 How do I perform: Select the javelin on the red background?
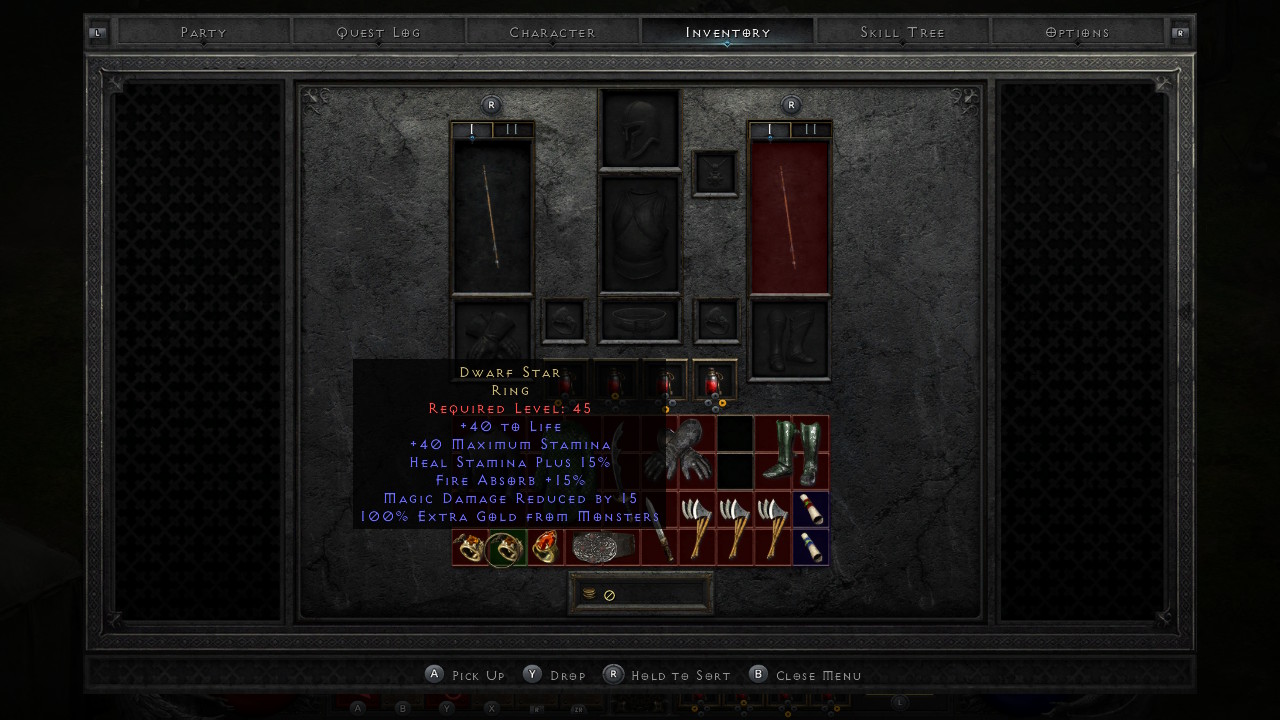coord(790,217)
